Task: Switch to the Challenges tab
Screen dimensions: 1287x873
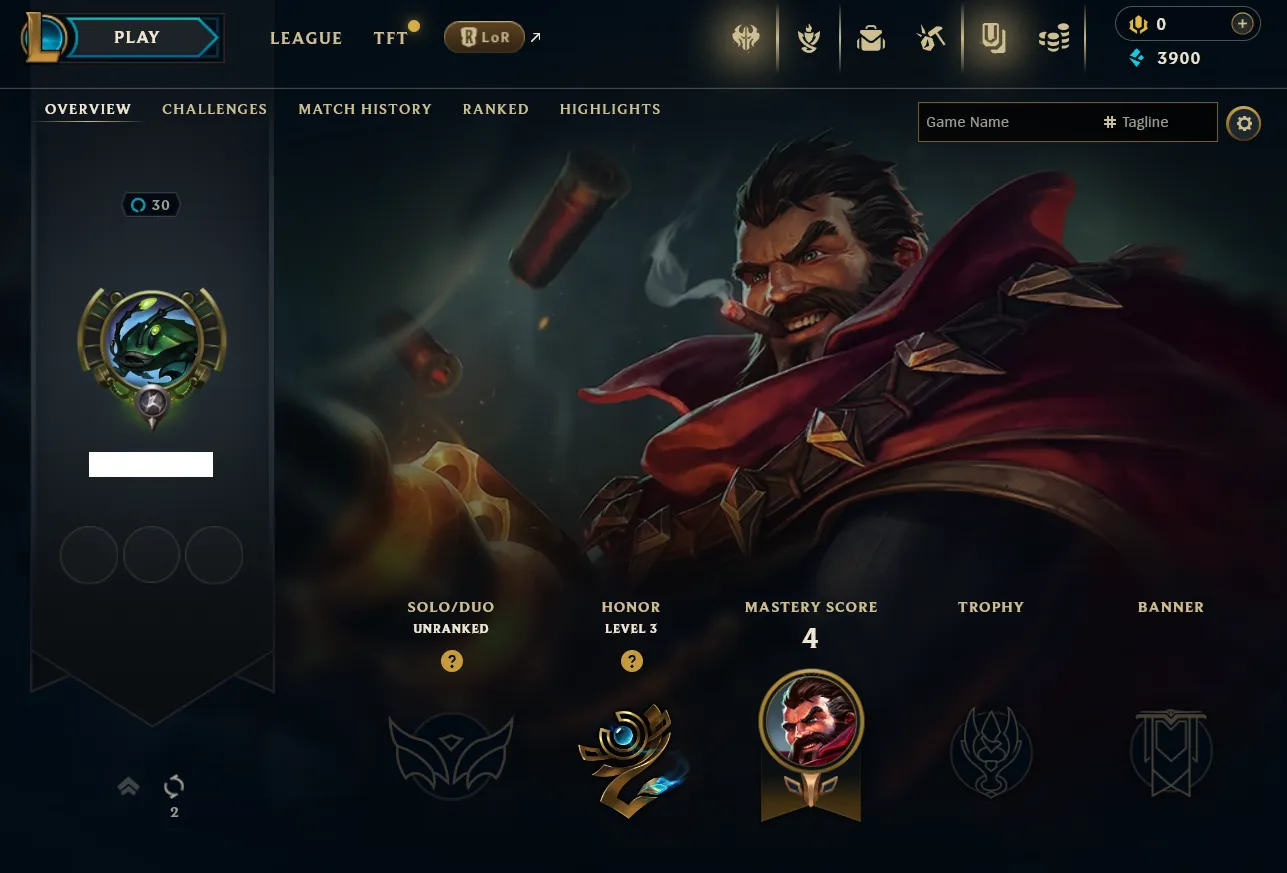Action: click(214, 109)
